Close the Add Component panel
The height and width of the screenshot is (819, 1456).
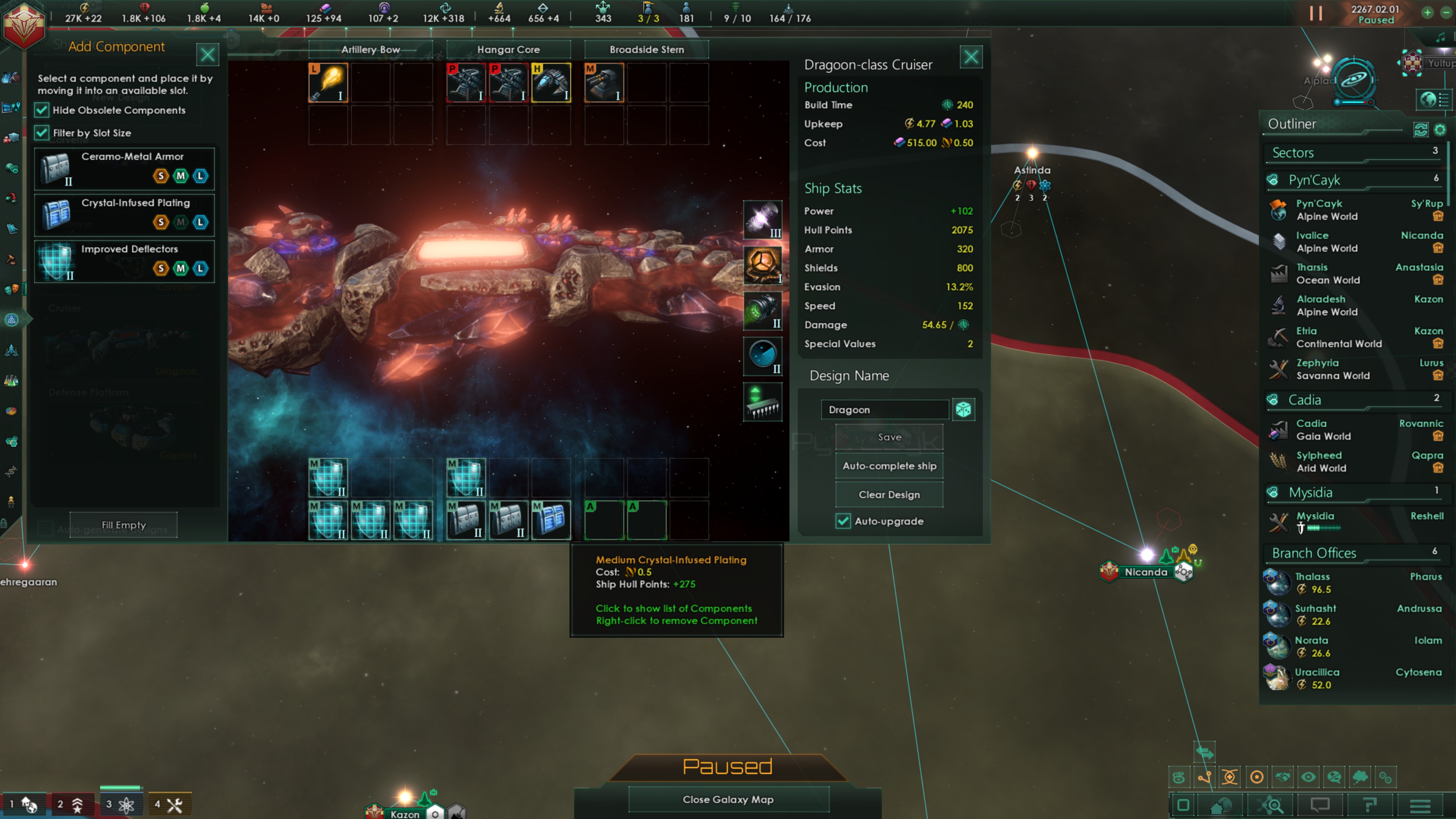coord(207,55)
